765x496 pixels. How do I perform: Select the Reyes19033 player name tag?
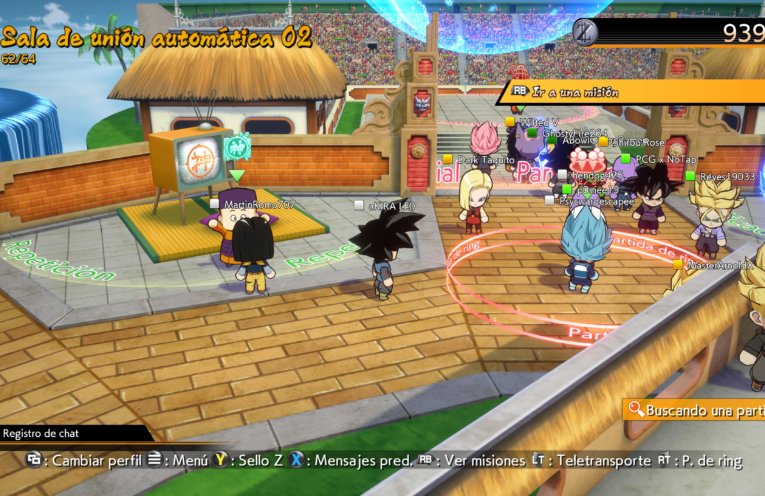tap(727, 176)
